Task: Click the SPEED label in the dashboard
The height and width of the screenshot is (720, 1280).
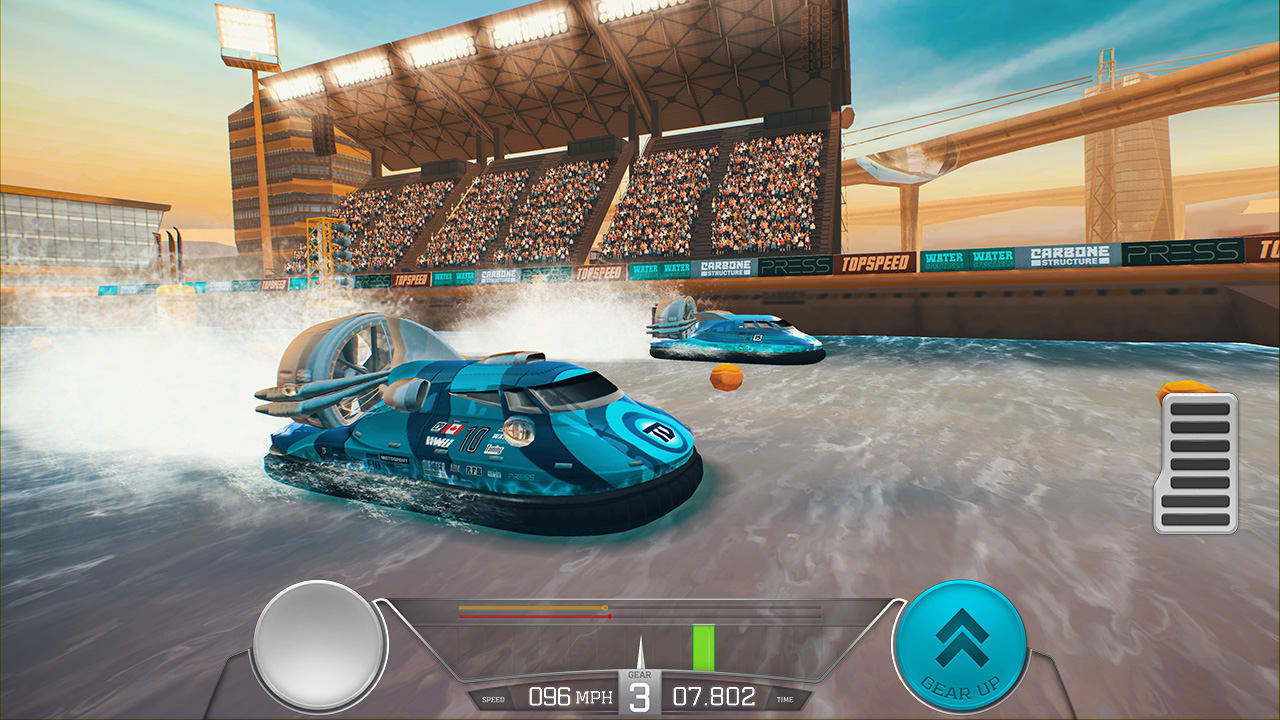Action: click(x=494, y=697)
